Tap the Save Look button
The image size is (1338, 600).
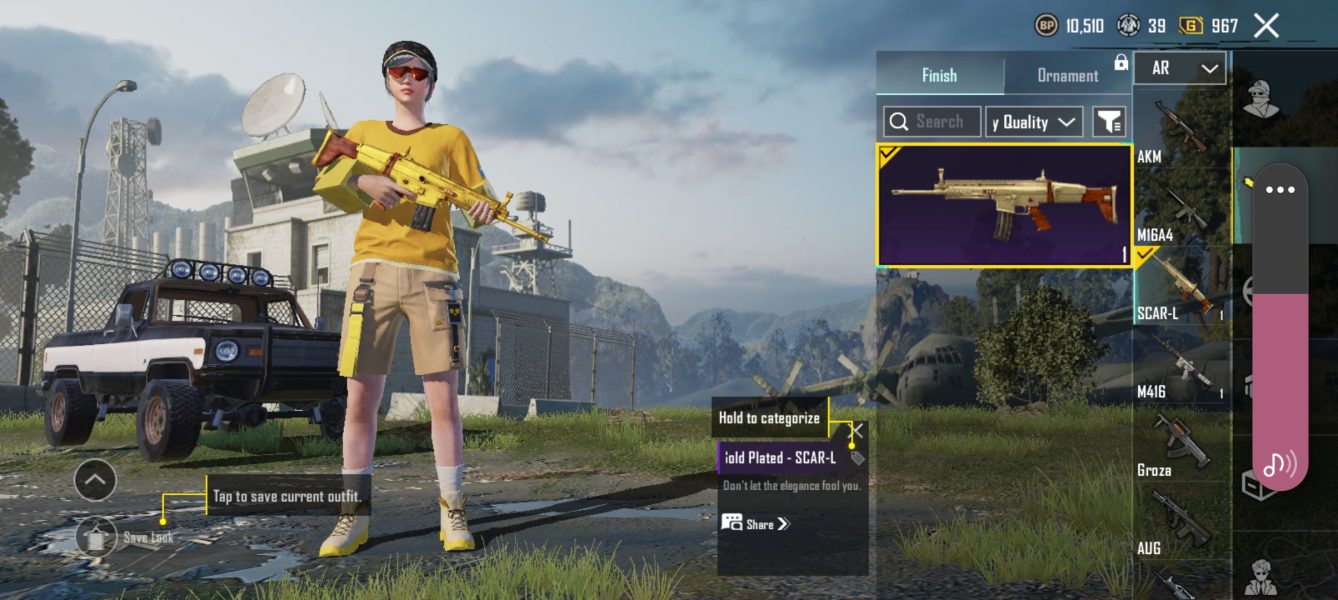(97, 537)
